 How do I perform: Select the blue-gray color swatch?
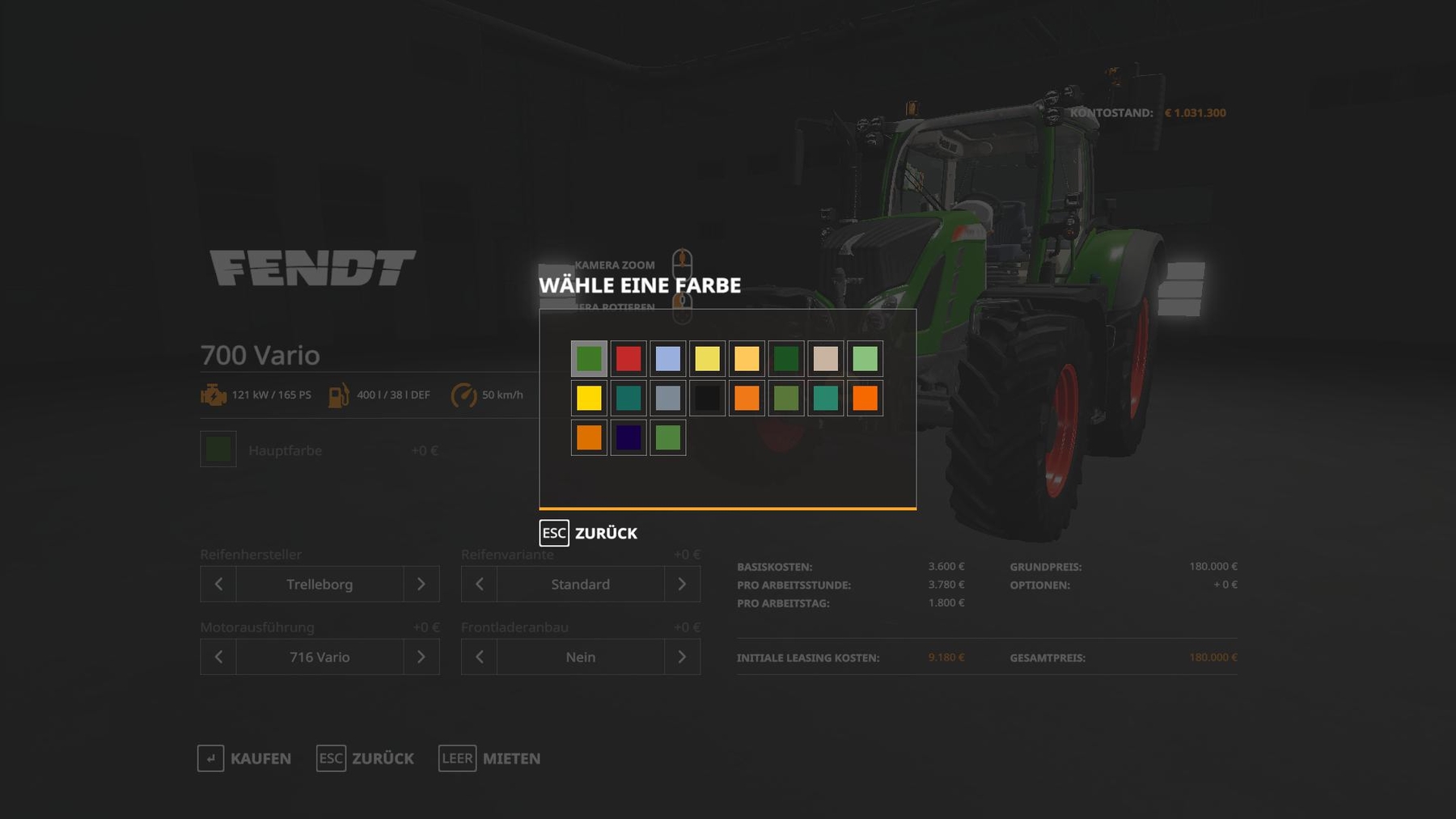[668, 398]
